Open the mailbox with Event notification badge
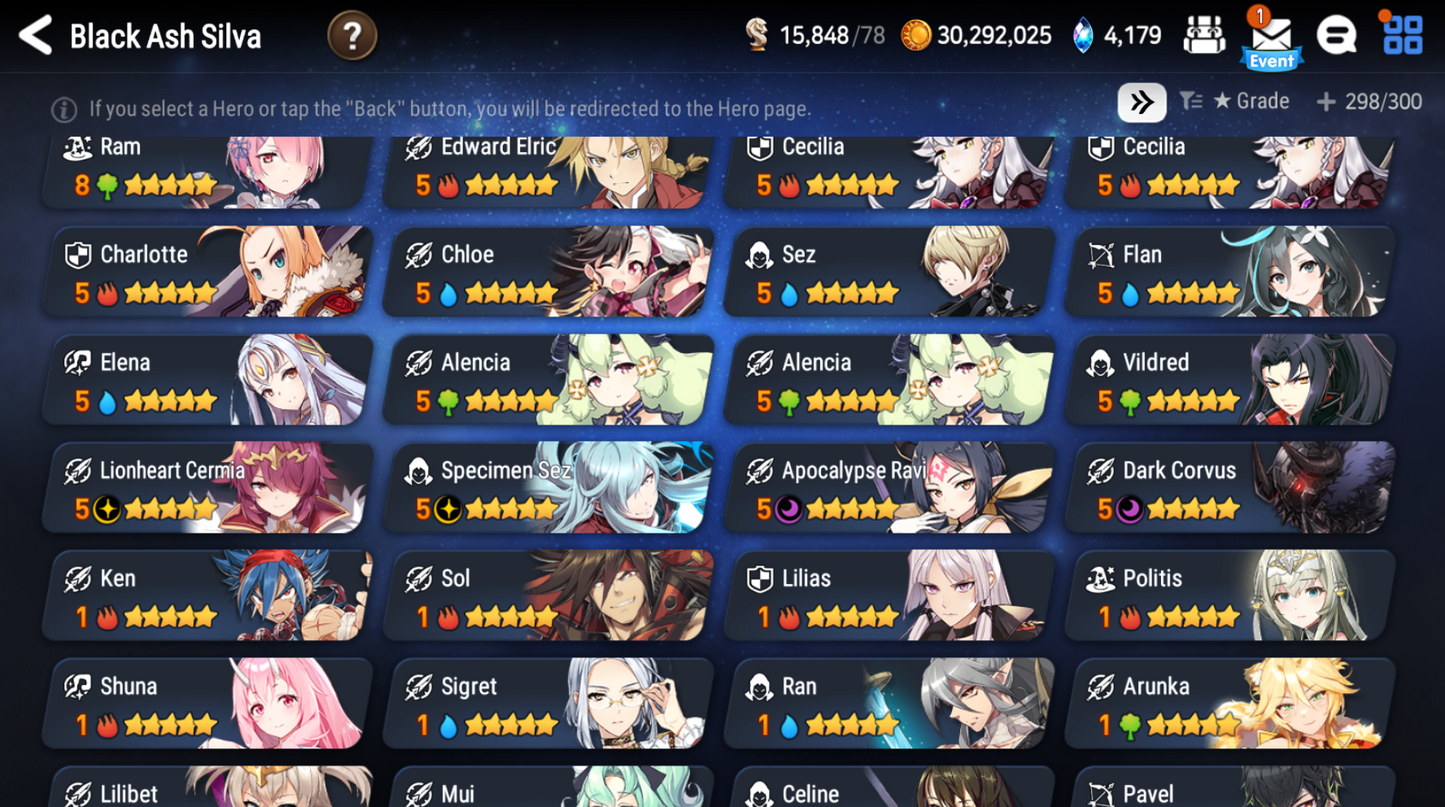1445x807 pixels. pyautogui.click(x=1271, y=36)
